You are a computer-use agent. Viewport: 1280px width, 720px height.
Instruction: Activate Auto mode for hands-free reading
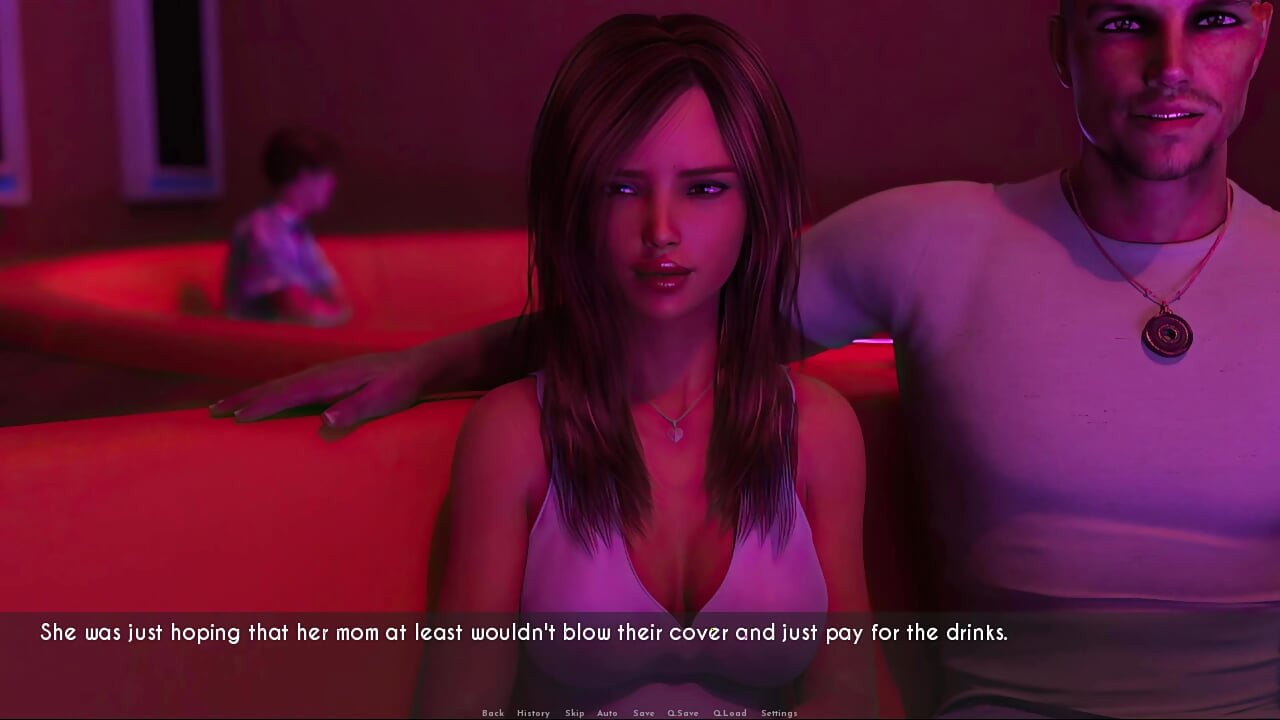(607, 713)
